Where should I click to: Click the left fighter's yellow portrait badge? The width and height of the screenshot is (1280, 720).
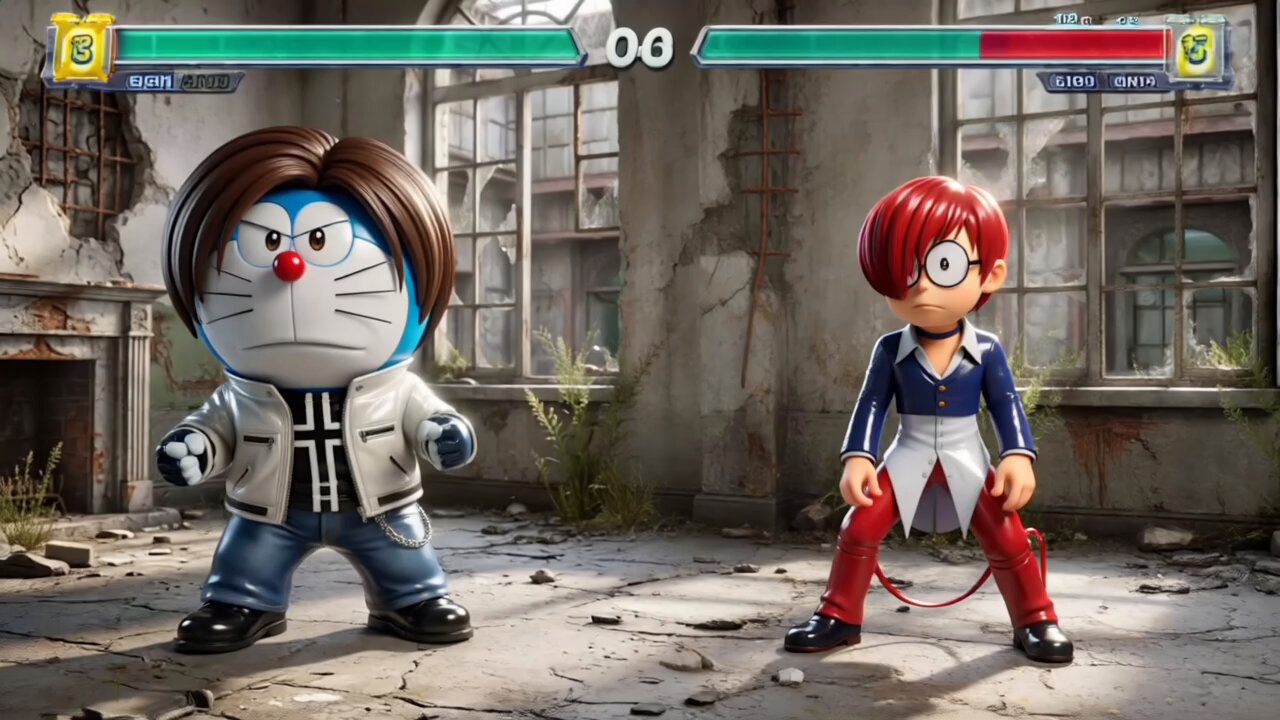pyautogui.click(x=81, y=47)
